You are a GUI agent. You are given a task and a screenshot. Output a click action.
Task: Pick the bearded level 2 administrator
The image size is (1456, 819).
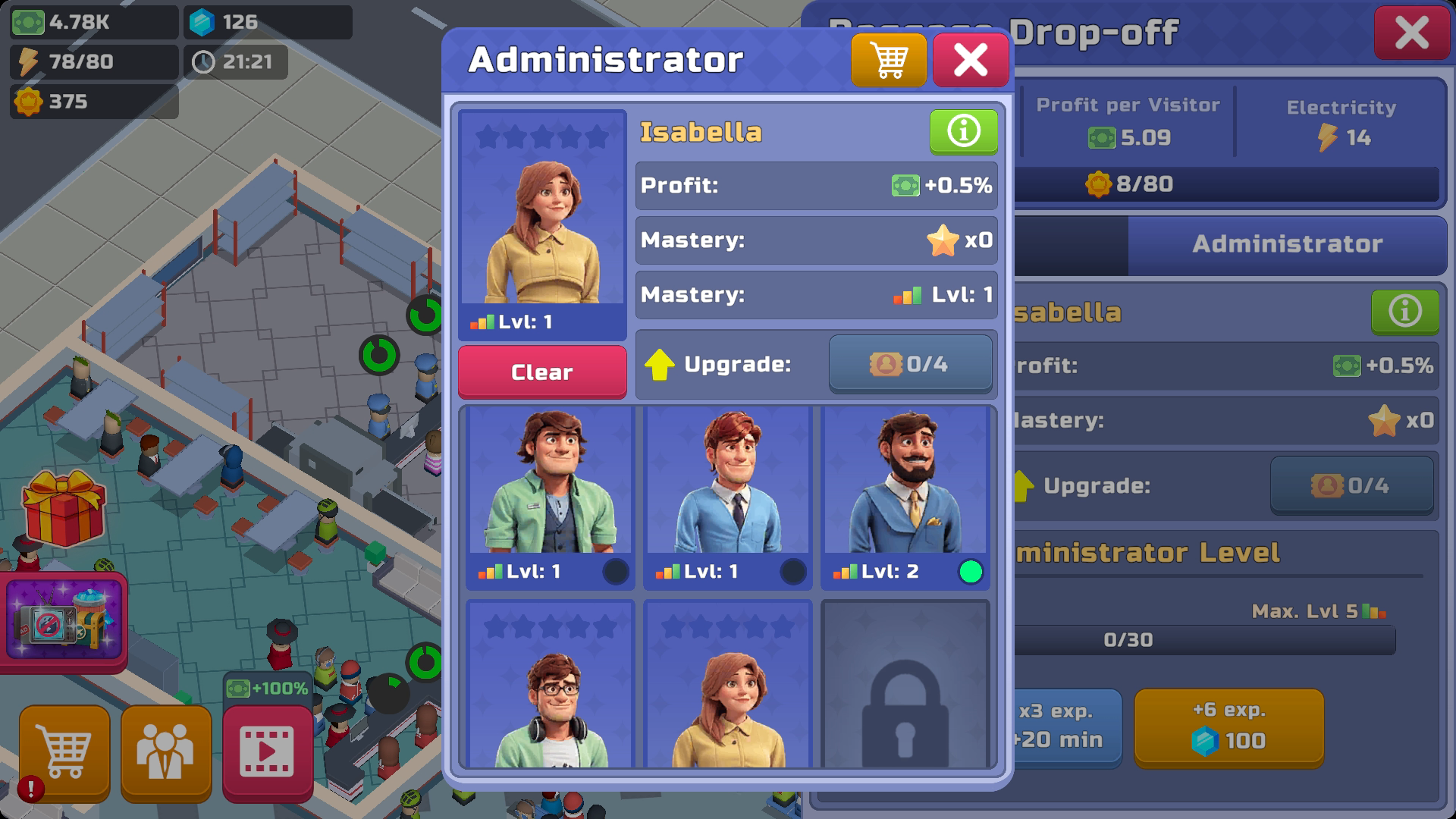(905, 497)
